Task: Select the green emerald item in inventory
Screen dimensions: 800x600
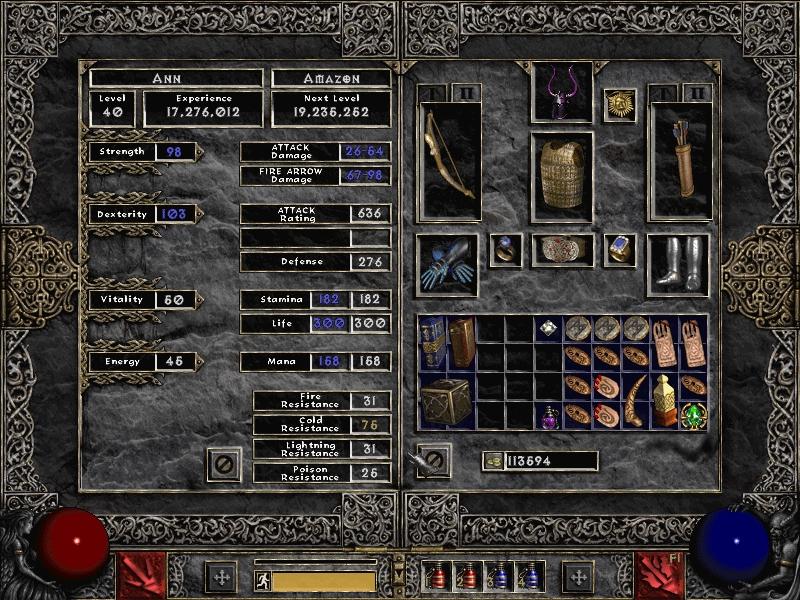Action: pyautogui.click(x=693, y=415)
